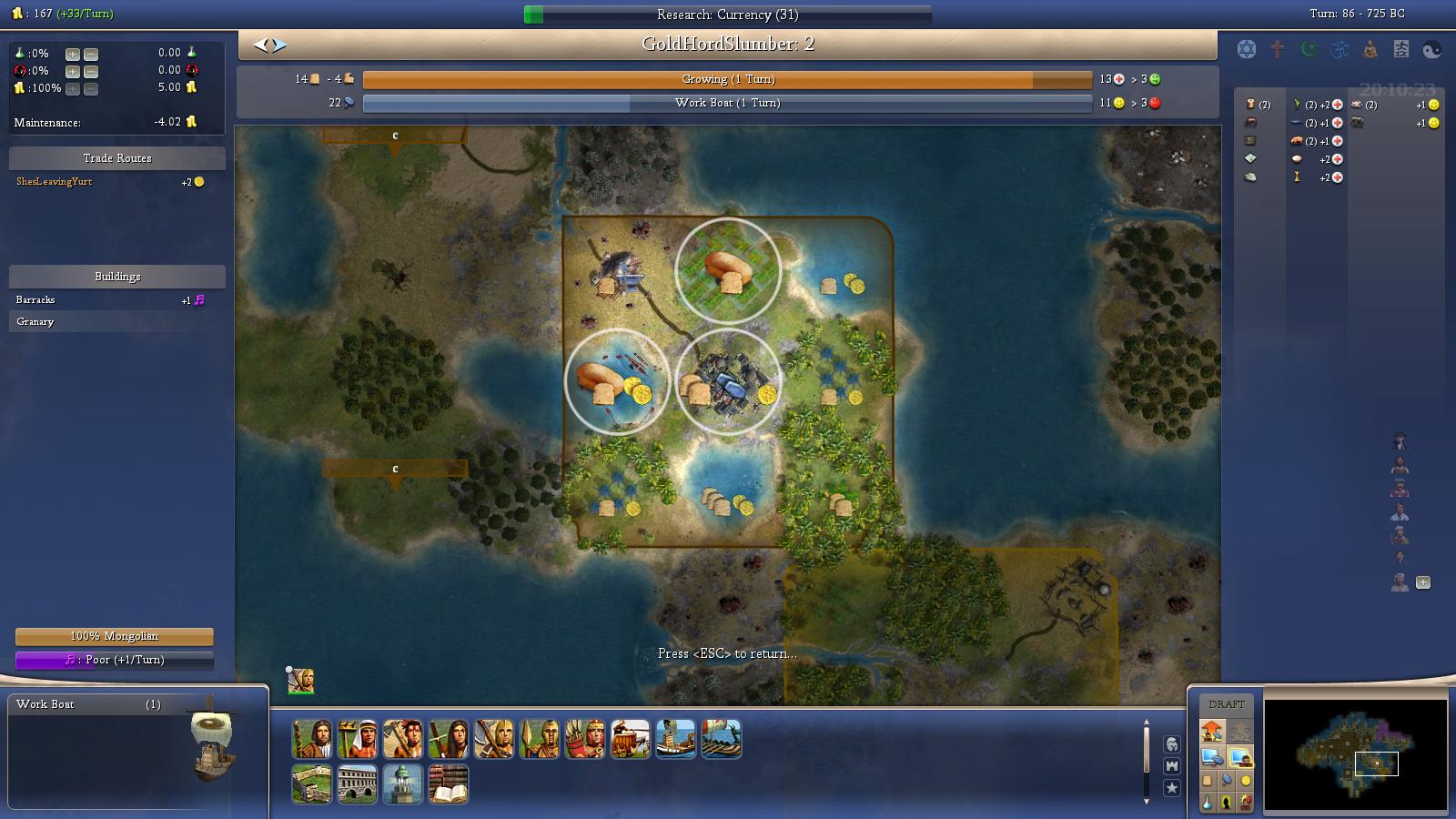The image size is (1456, 819).
Task: Click the DRAFT header above the minimap panel
Action: pos(1227,703)
